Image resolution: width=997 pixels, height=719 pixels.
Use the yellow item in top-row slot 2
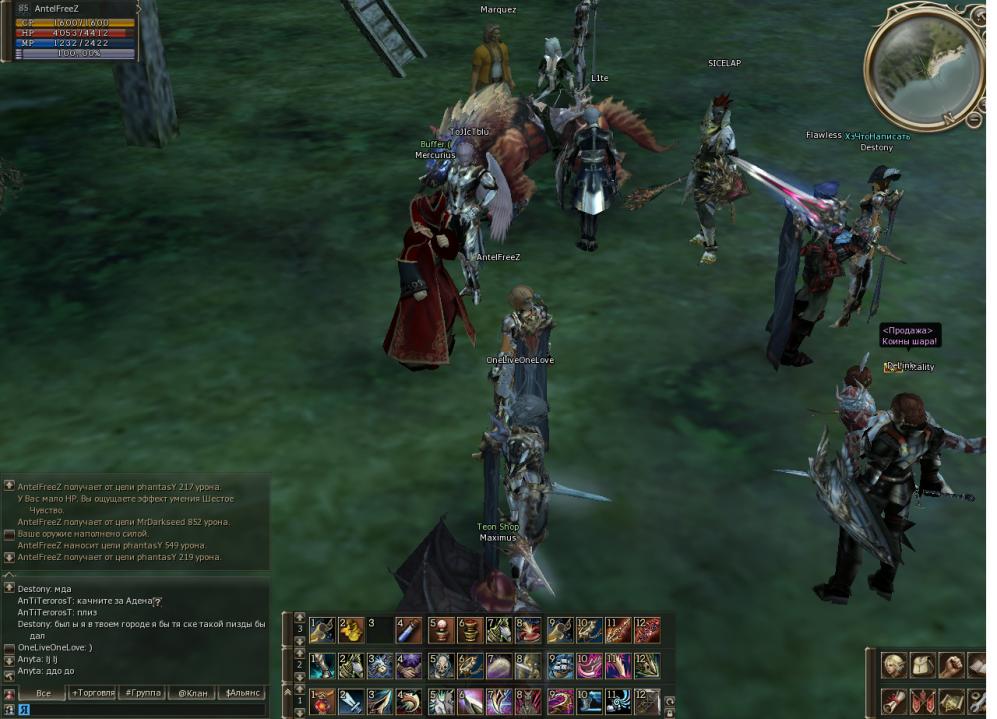(351, 630)
